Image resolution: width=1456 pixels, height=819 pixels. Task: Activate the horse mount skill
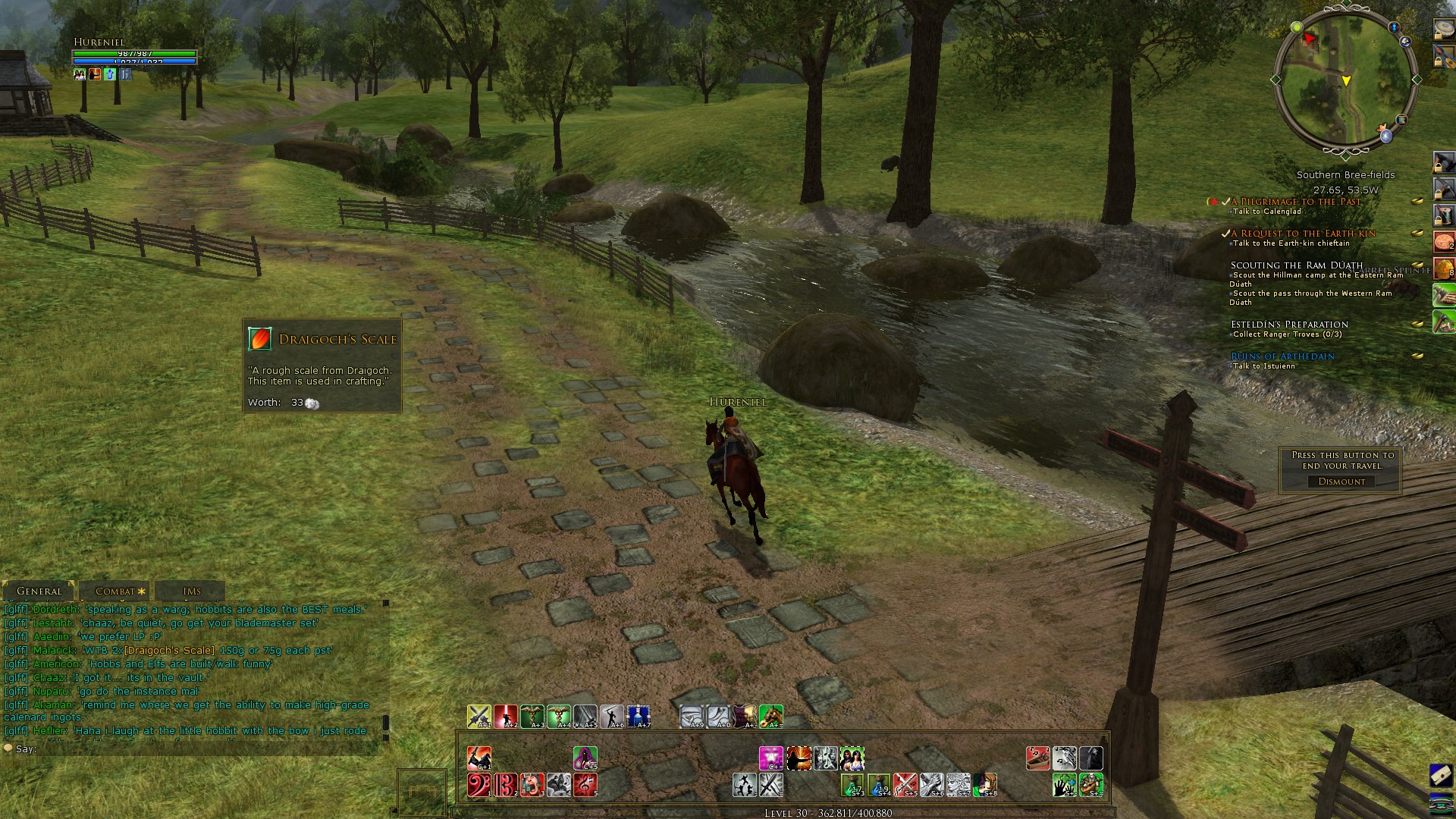pos(770,717)
